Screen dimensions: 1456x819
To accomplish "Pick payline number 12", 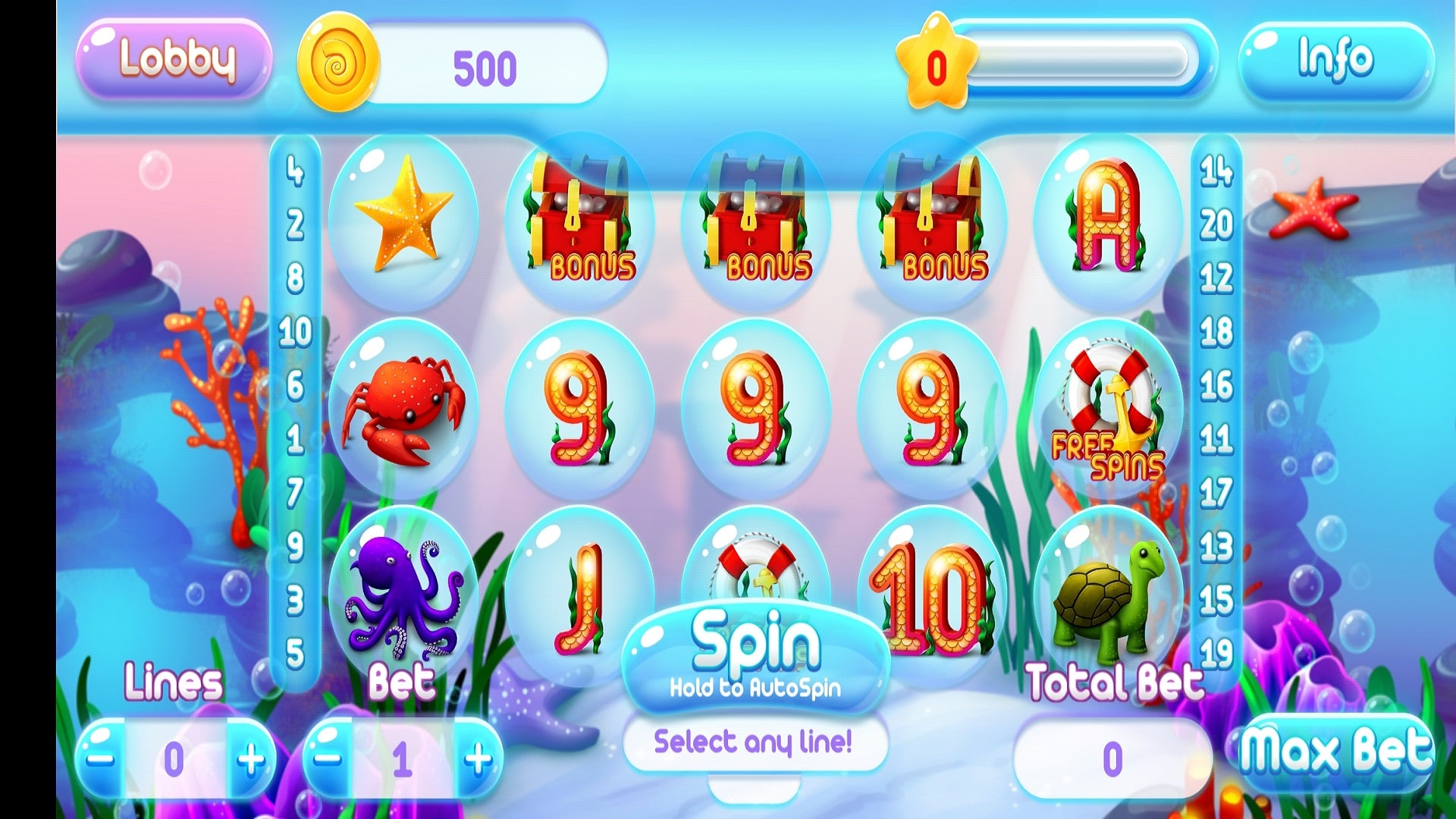I will point(1216,278).
